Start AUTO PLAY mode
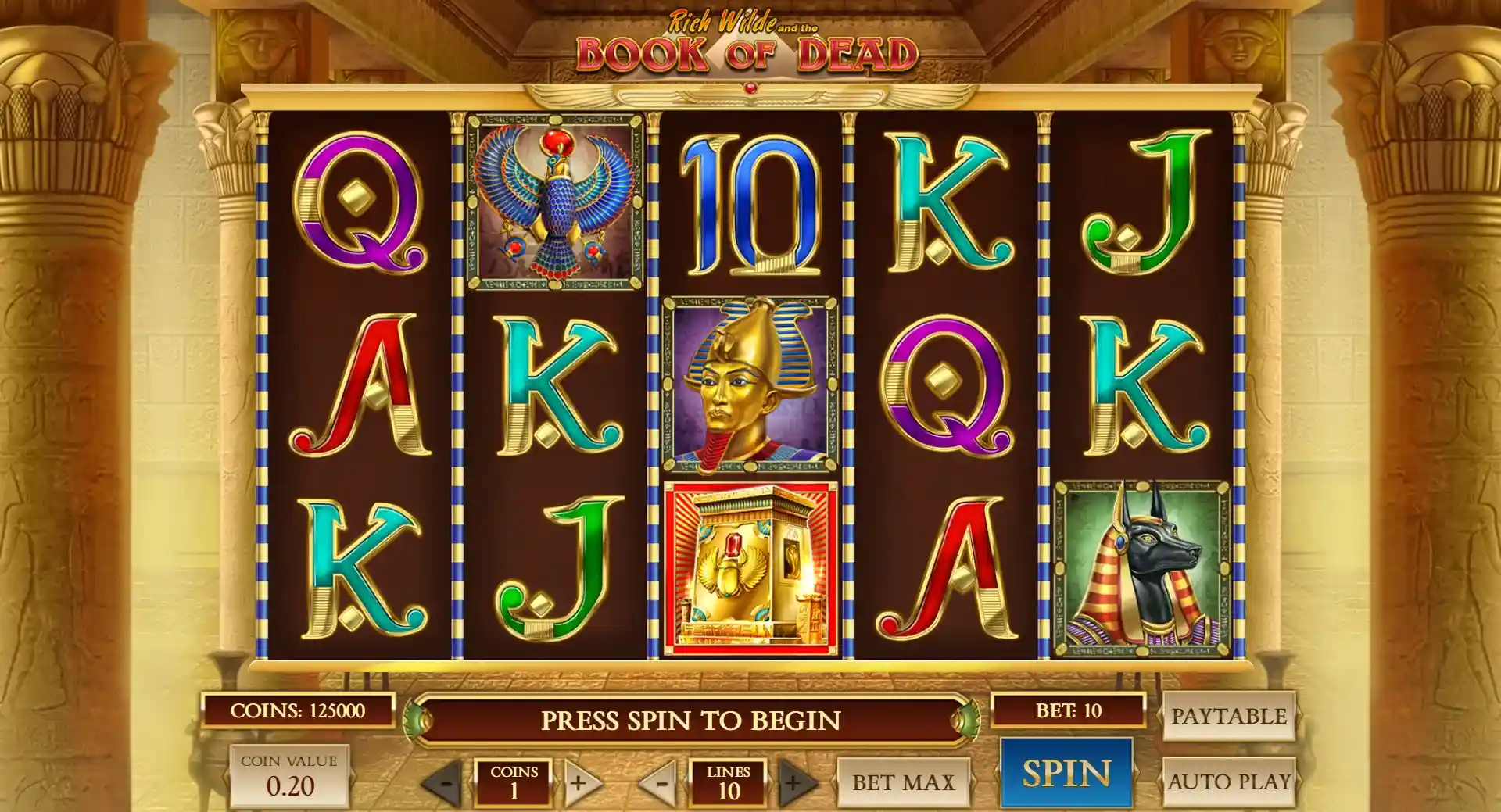Image resolution: width=1501 pixels, height=812 pixels. click(x=1228, y=782)
